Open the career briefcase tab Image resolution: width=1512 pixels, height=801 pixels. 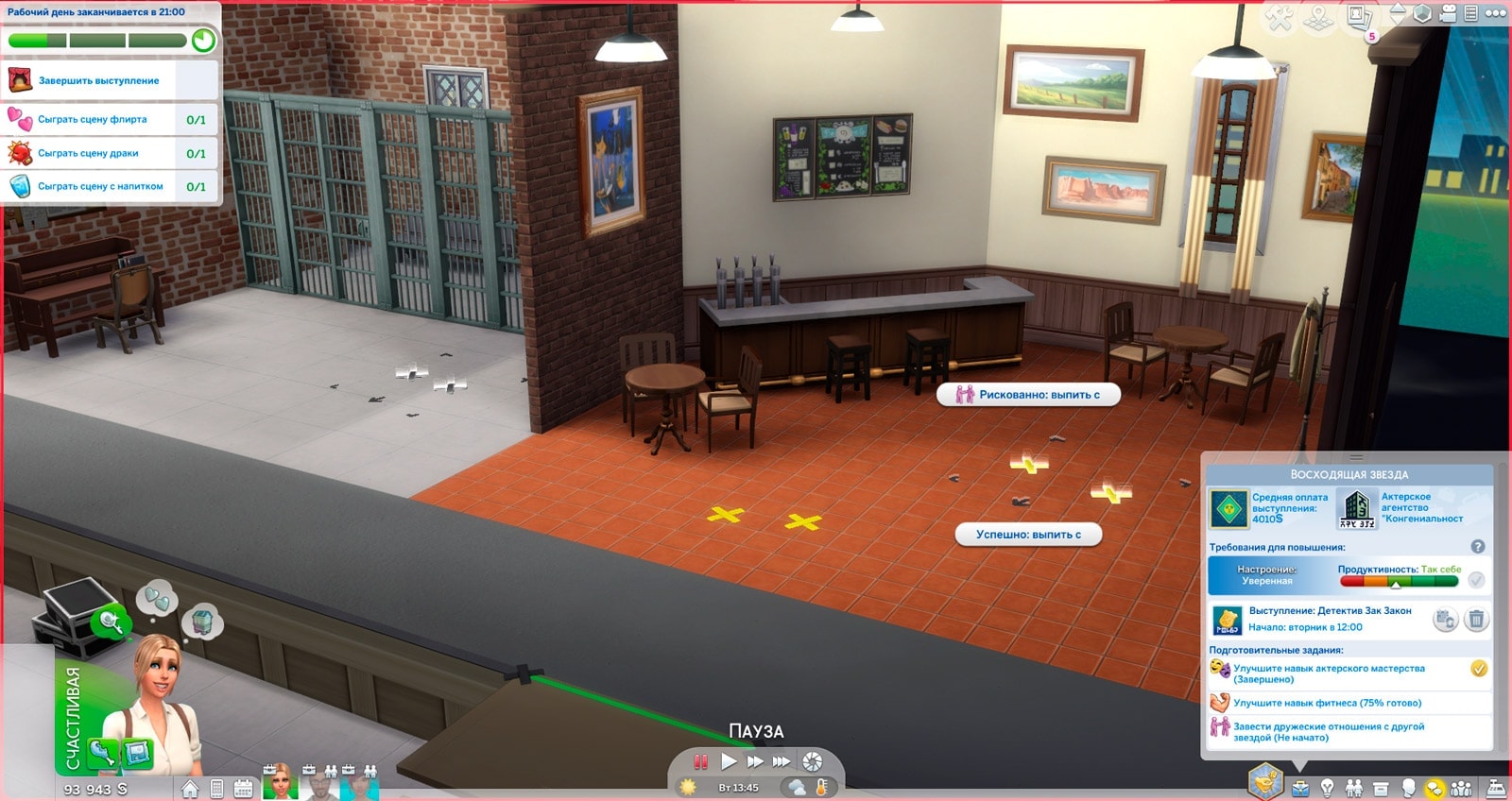pos(1300,788)
